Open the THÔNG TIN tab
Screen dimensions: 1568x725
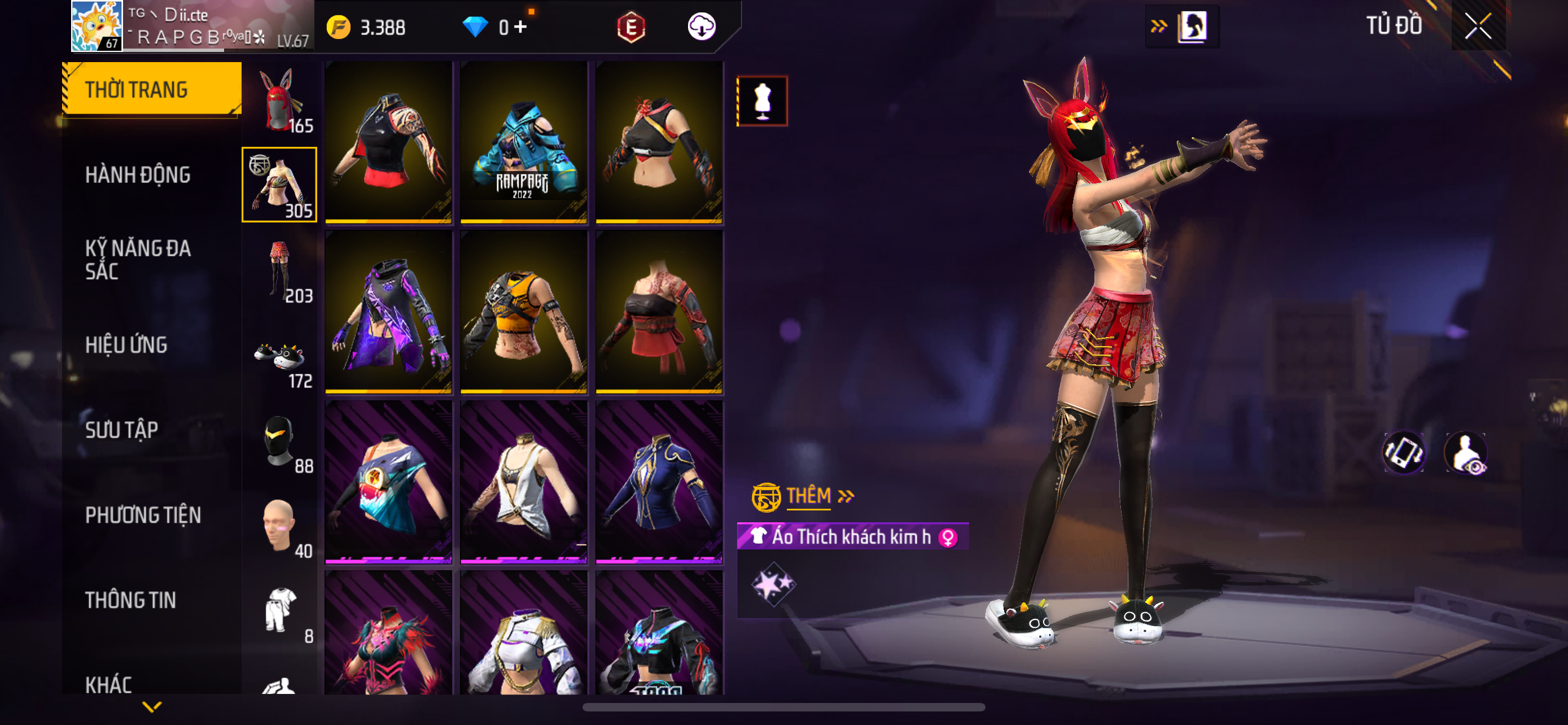point(130,600)
